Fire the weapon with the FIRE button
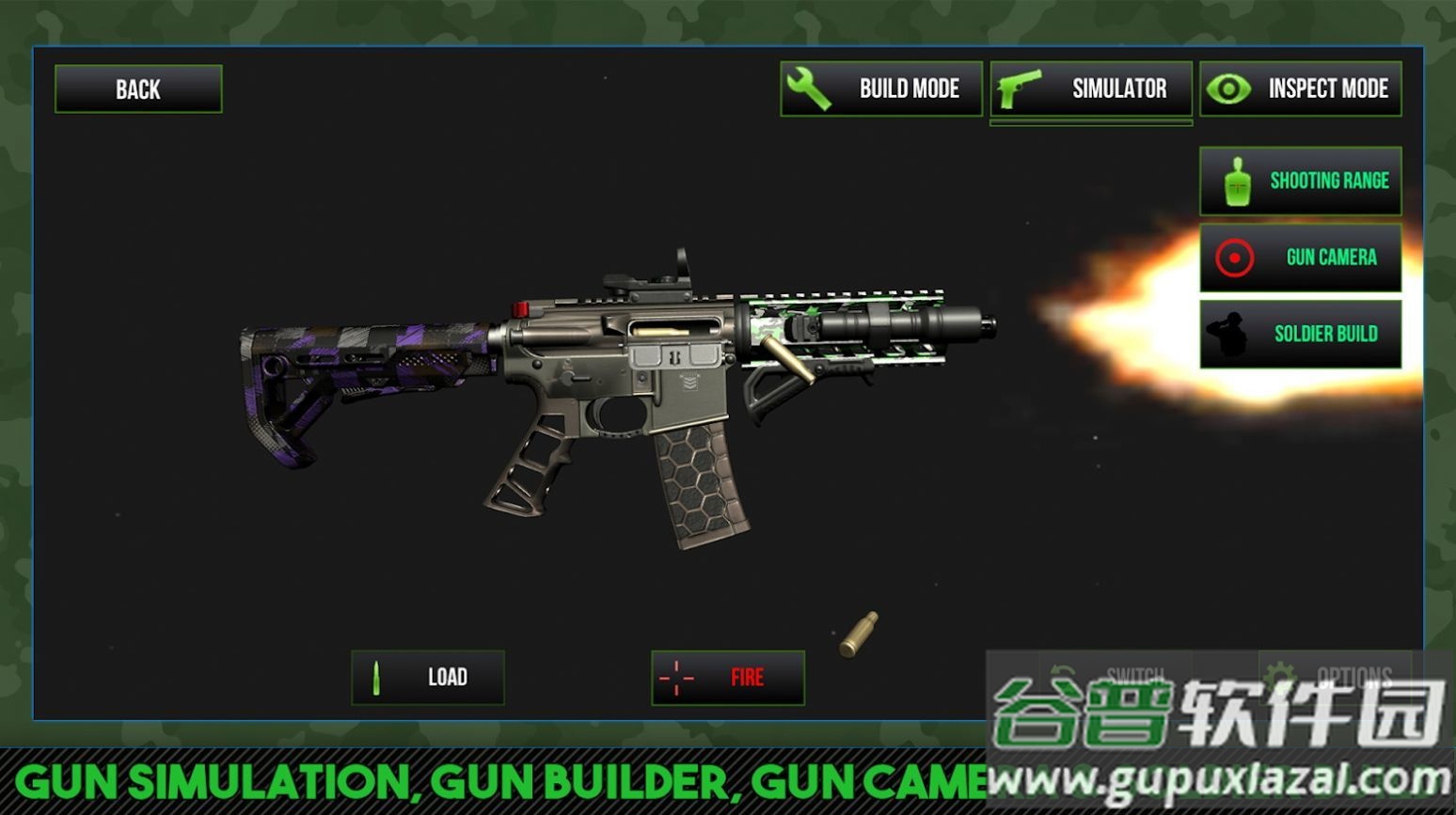This screenshot has height=815, width=1456. point(728,677)
